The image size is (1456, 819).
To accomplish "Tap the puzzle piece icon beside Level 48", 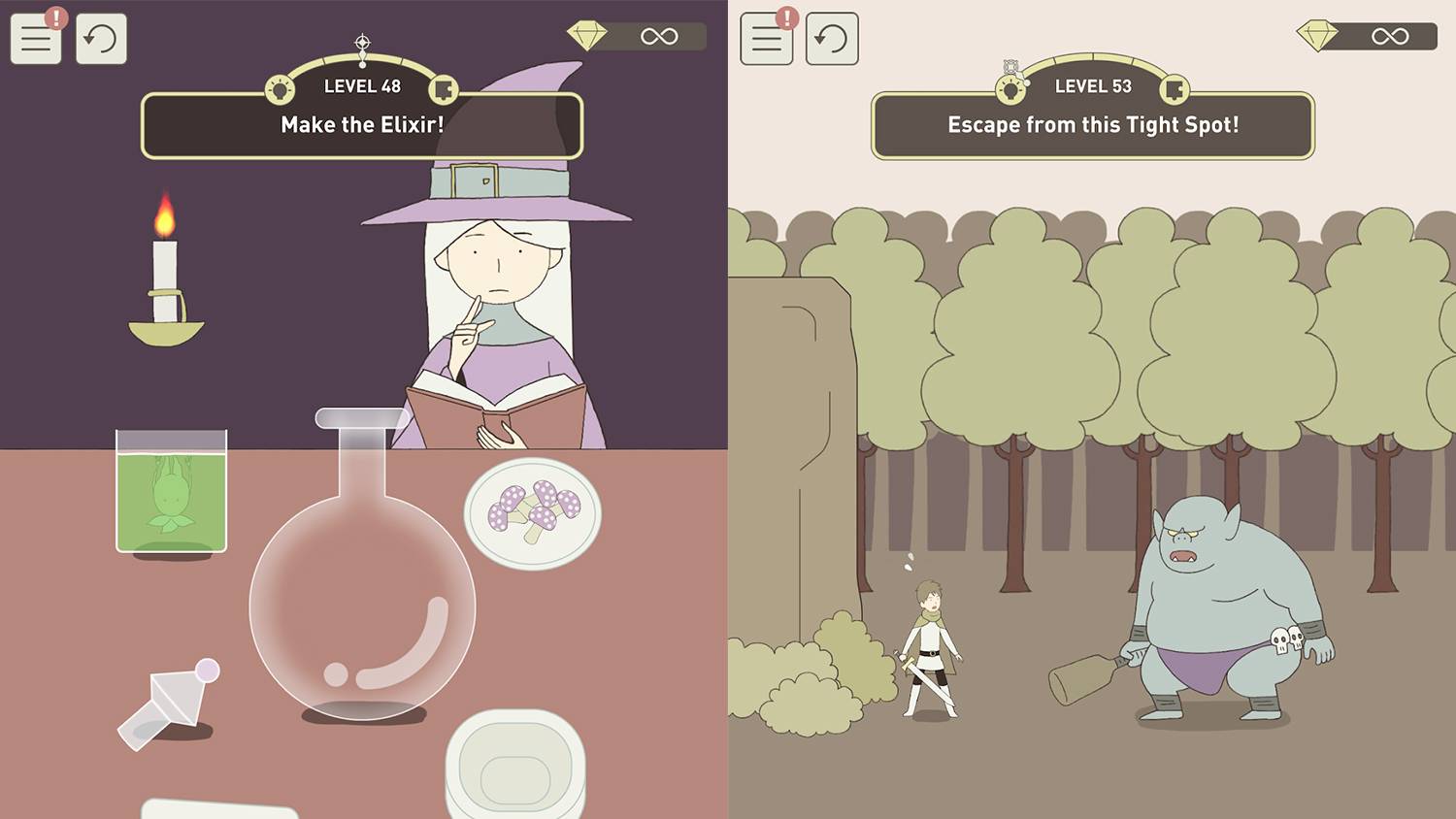I will pos(444,90).
